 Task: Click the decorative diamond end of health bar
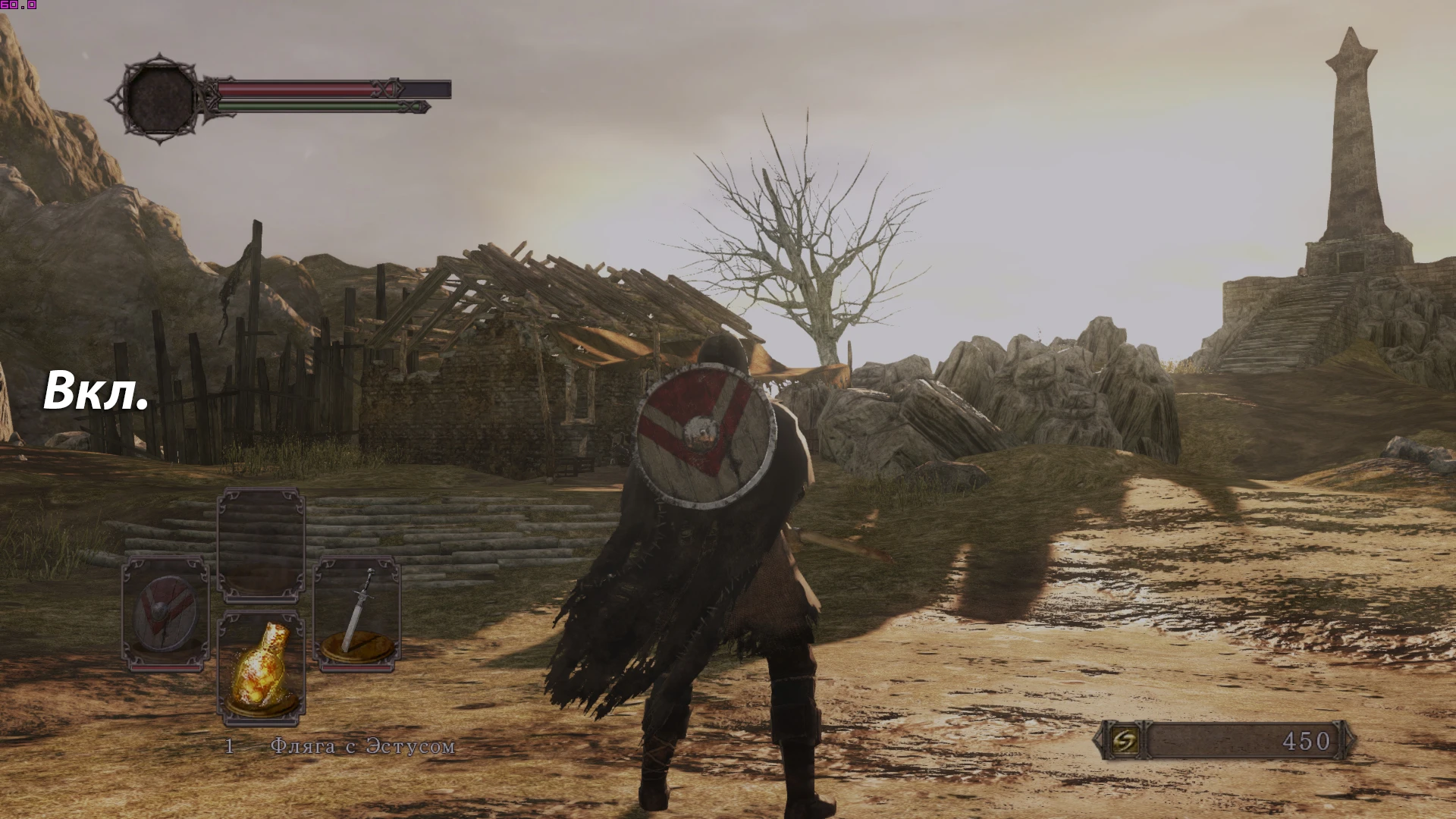[x=387, y=89]
